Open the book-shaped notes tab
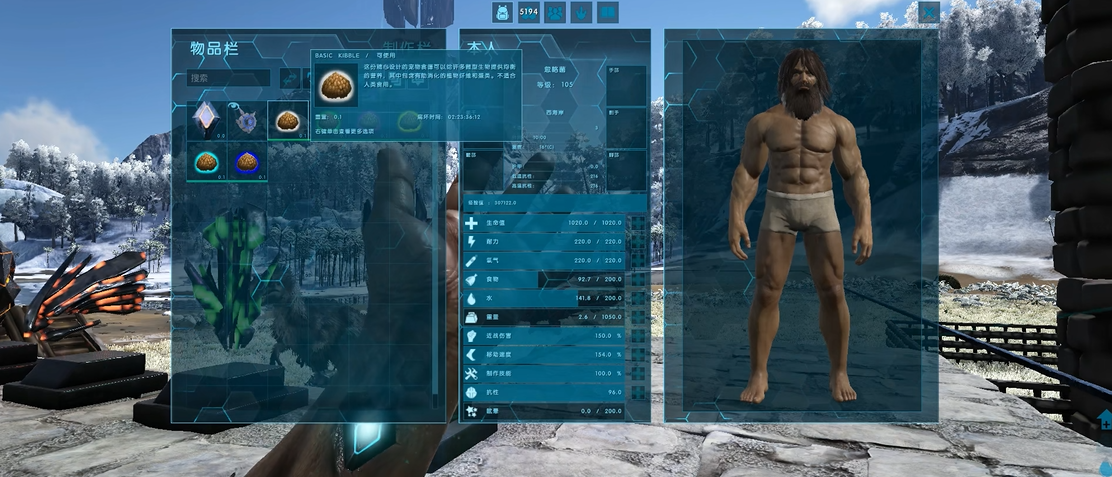This screenshot has height=477, width=1112. point(607,12)
